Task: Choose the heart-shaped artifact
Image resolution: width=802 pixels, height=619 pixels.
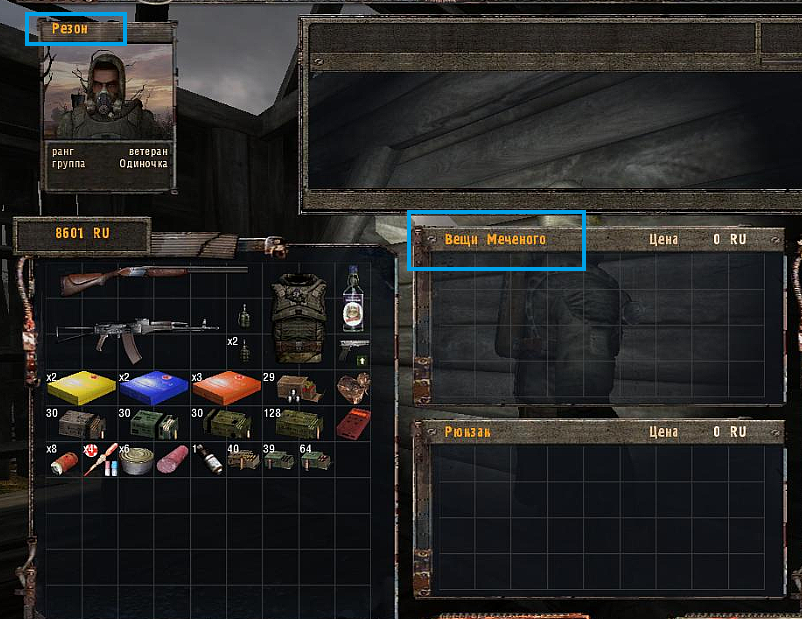Action: click(x=352, y=386)
